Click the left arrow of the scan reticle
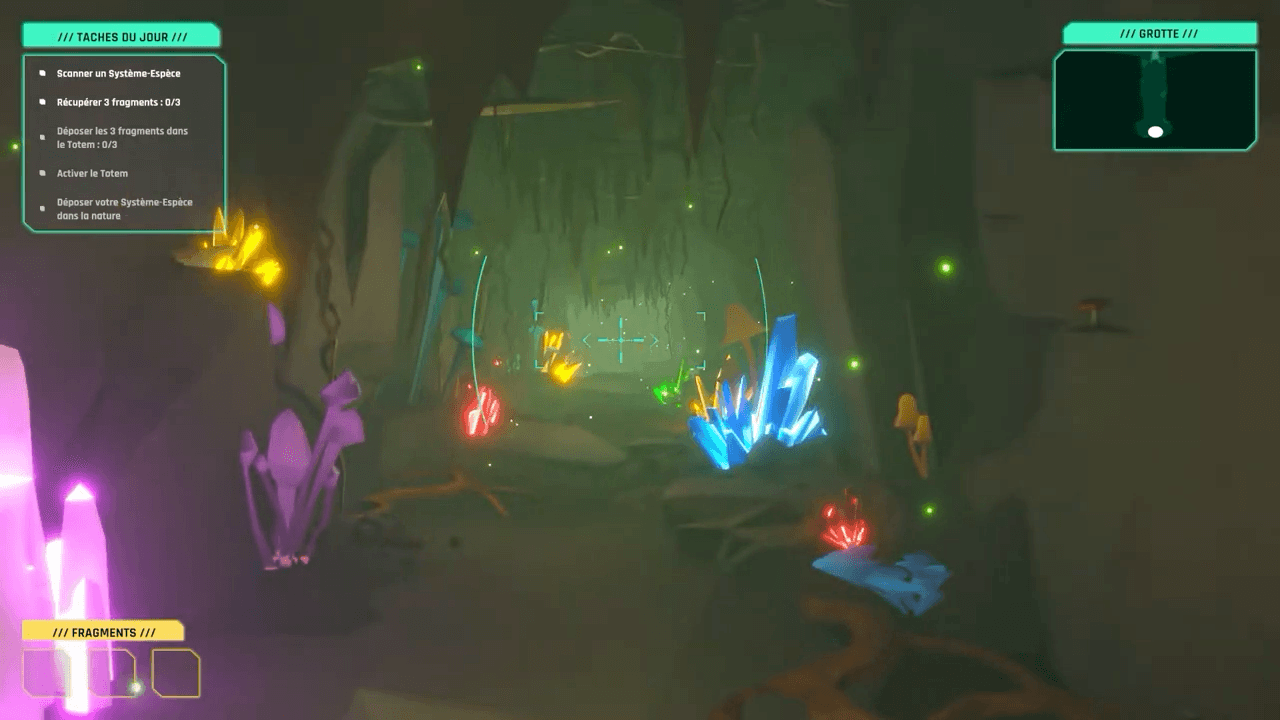Screen dimensions: 1280x720 (585, 340)
